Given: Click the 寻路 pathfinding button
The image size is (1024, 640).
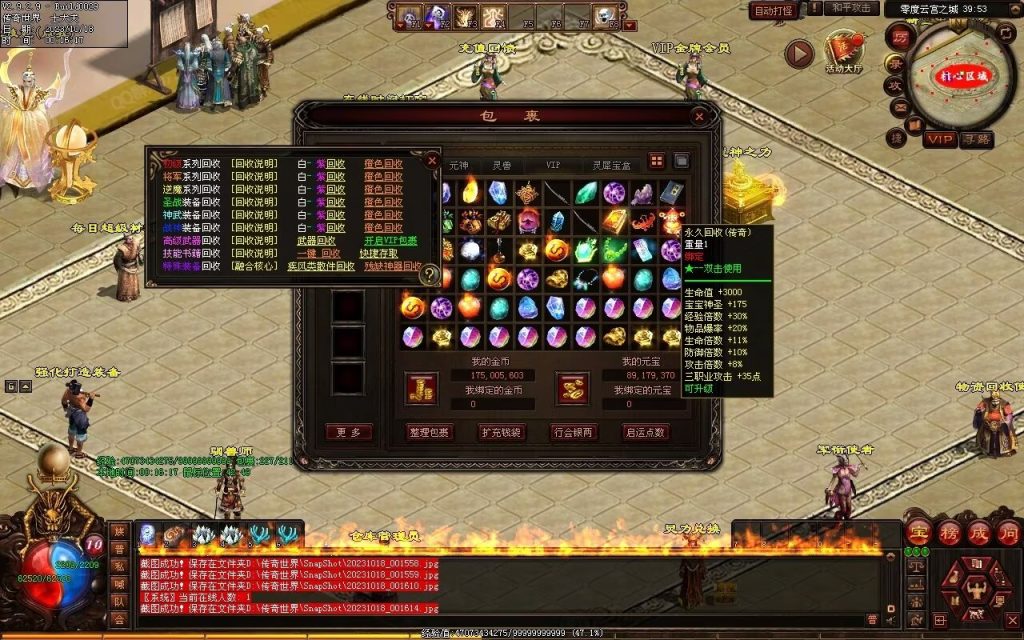Looking at the screenshot, I should coord(976,139).
